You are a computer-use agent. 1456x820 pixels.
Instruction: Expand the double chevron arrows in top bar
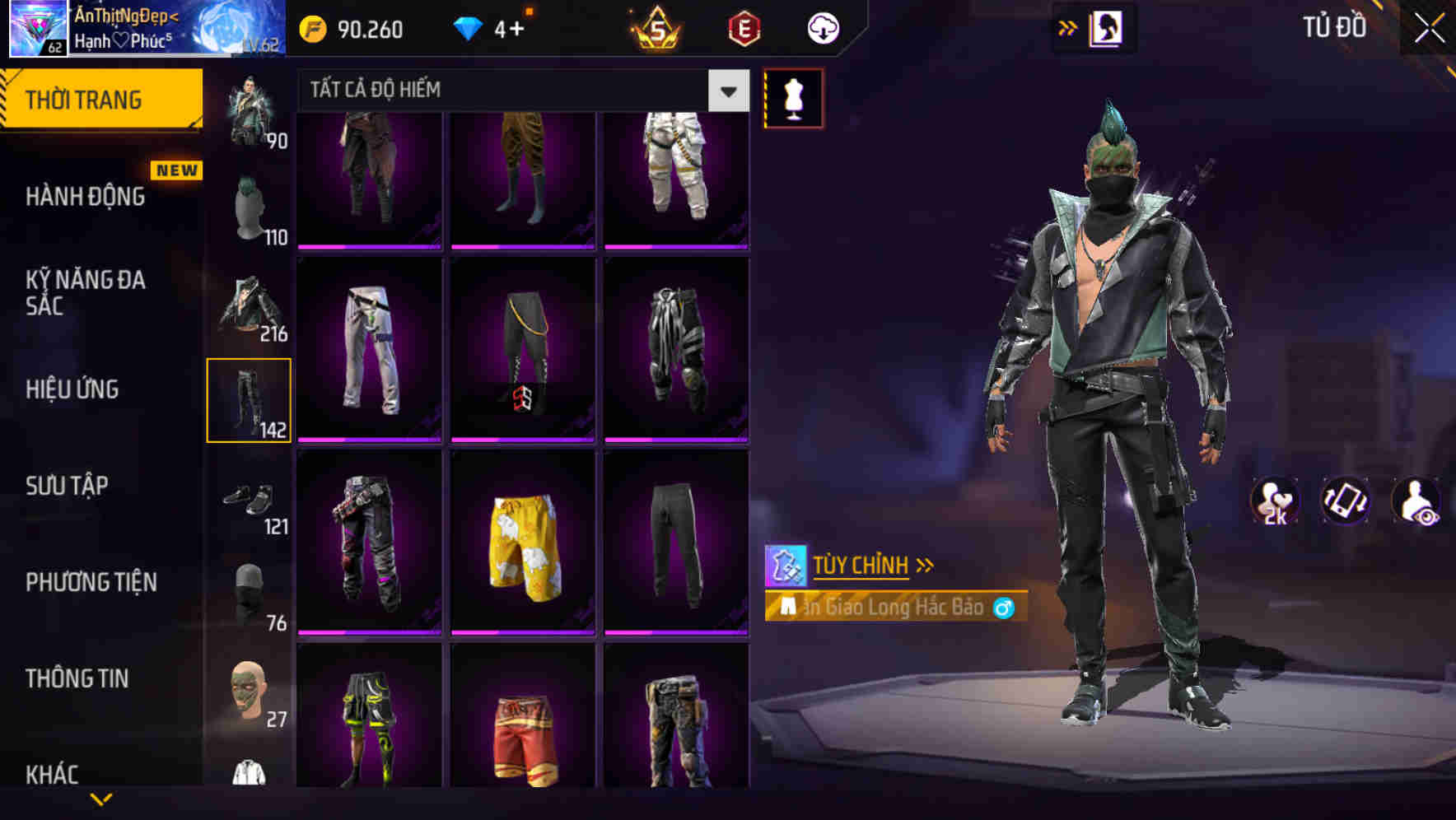click(1068, 27)
